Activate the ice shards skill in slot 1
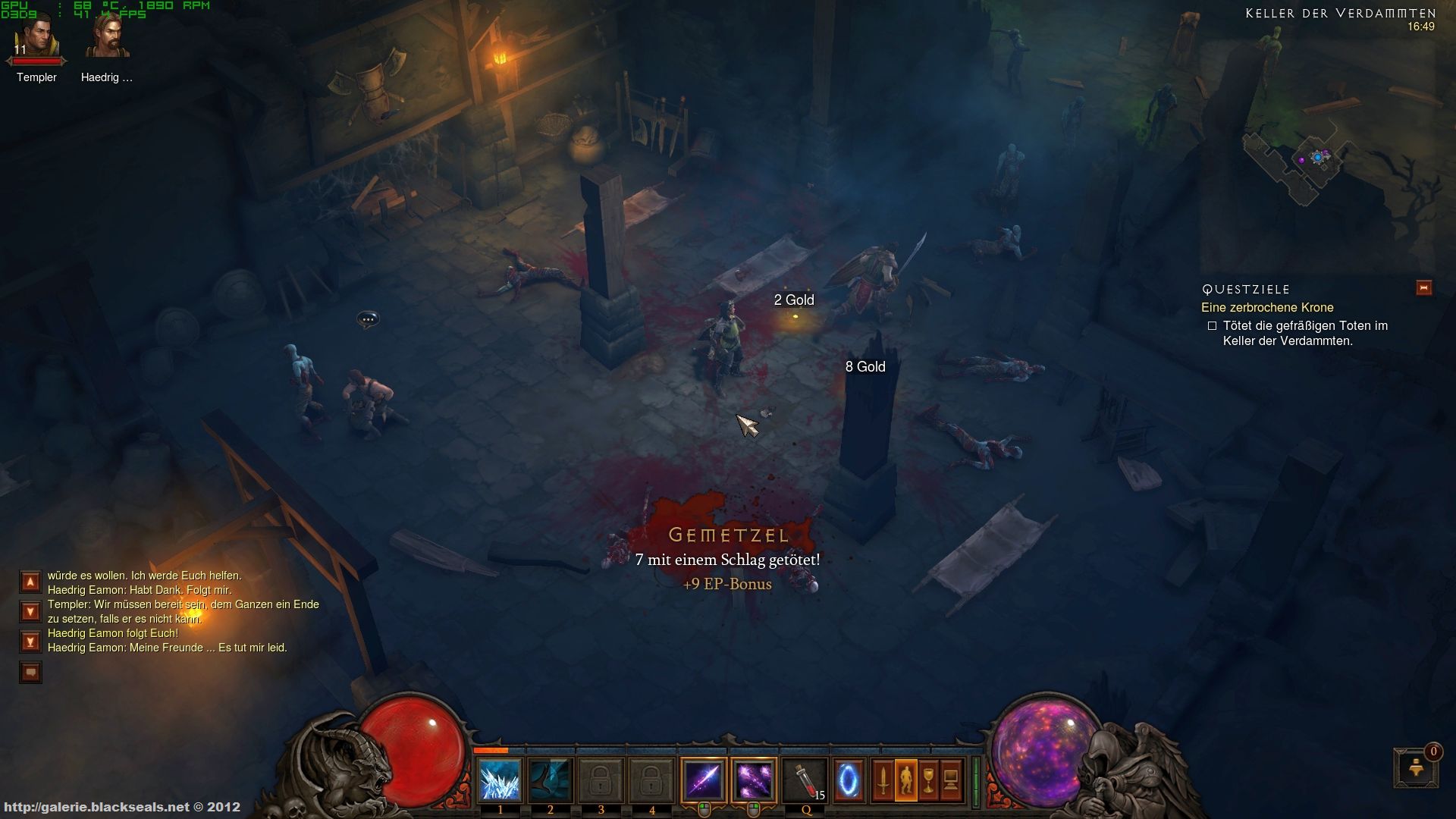The image size is (1456, 819). click(x=500, y=780)
